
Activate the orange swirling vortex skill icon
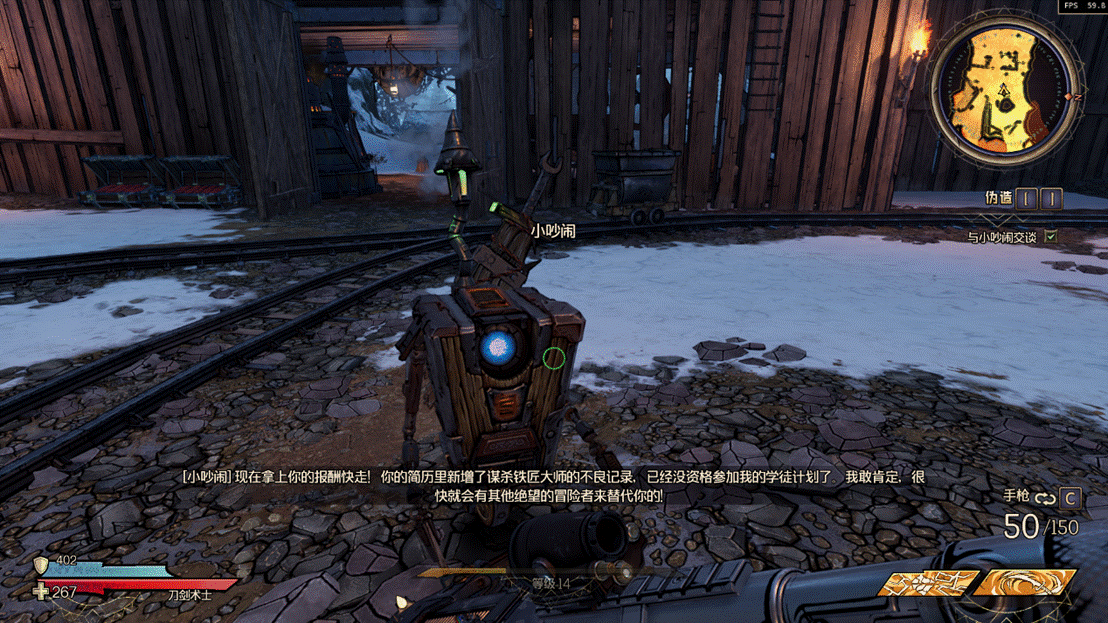[1025, 583]
